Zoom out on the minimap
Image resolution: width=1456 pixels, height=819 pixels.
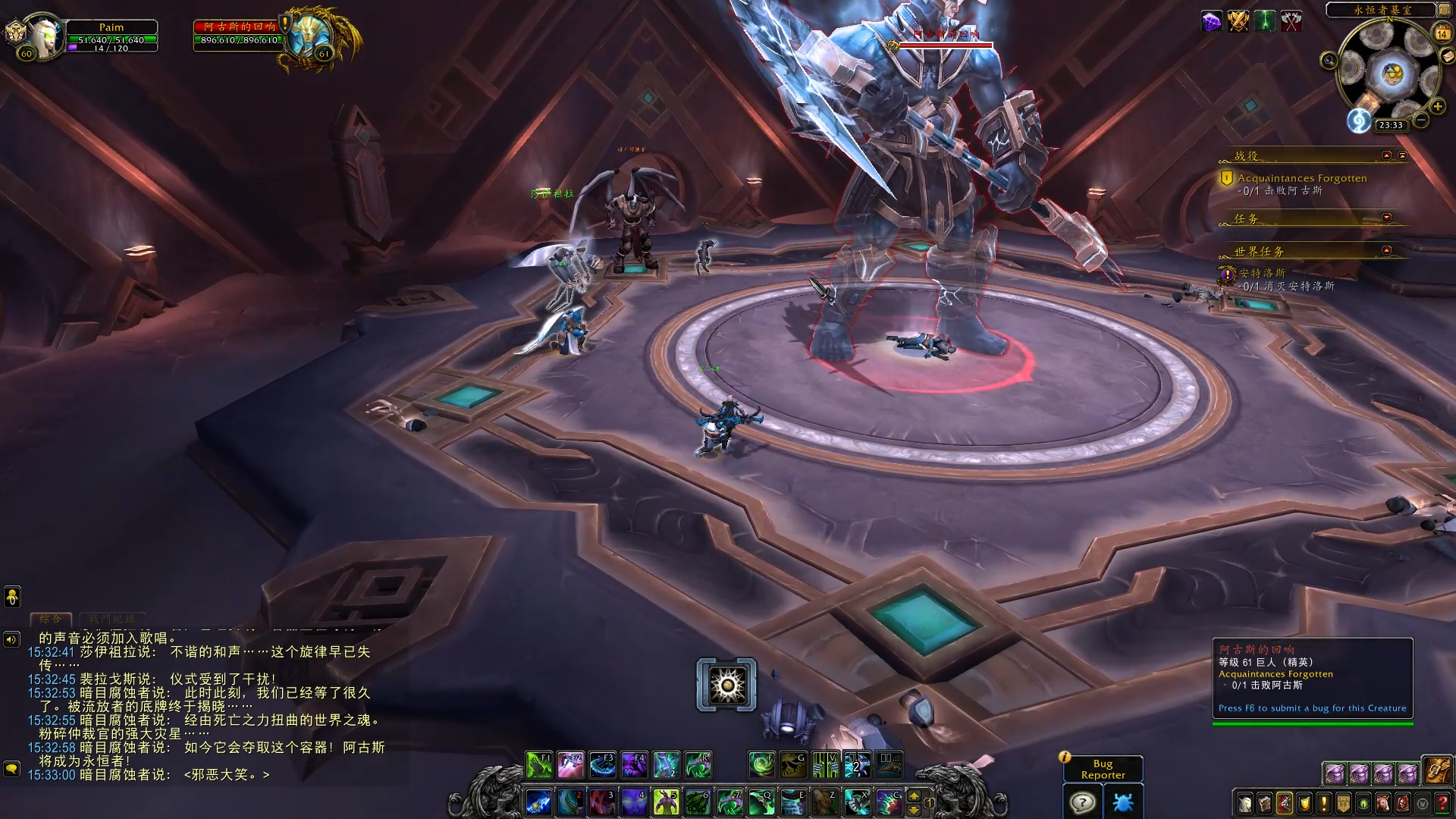[x=1422, y=120]
